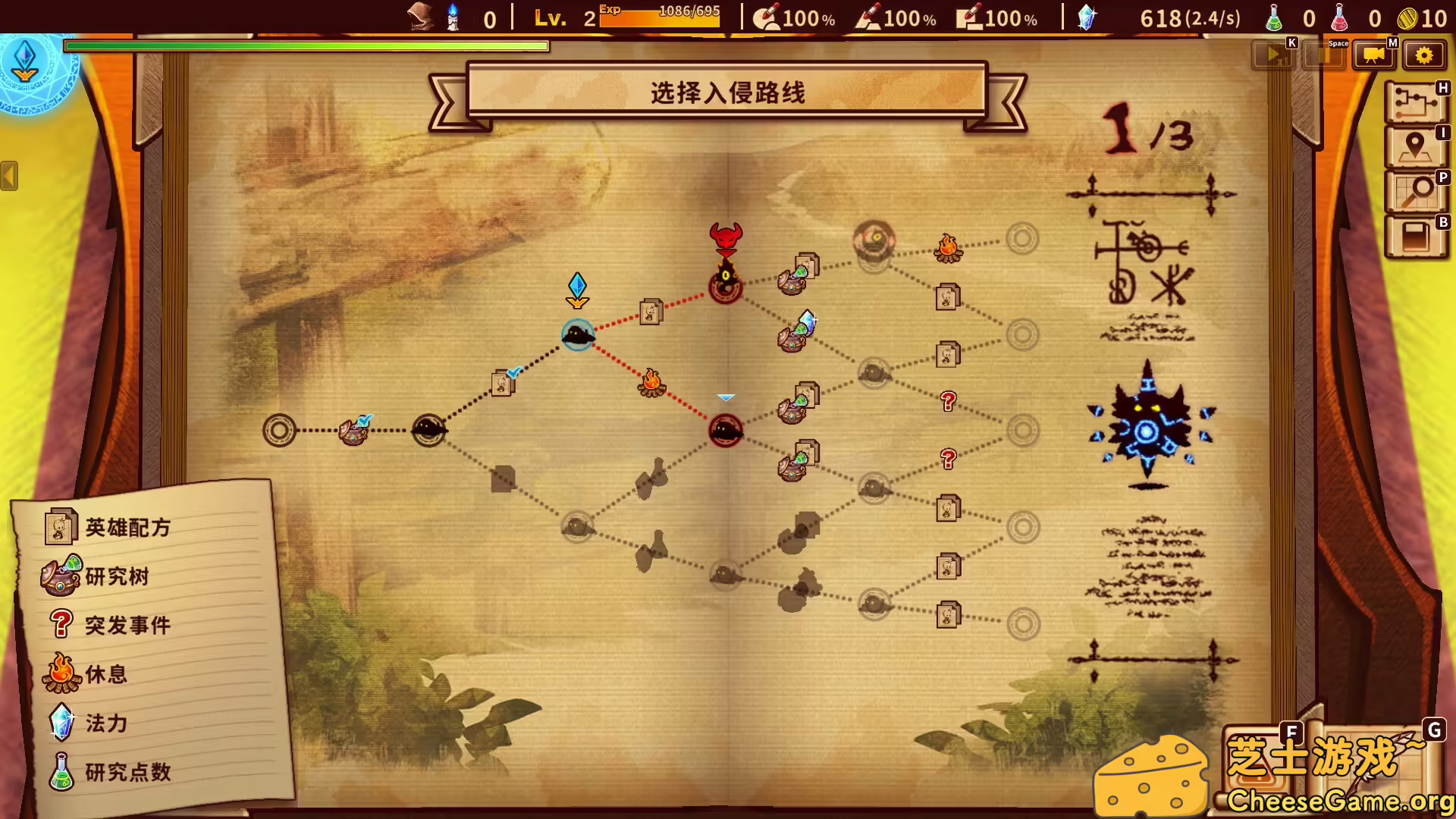The image size is (1456, 819).
Task: Click the camera mode icon labeled M
Action: click(x=1373, y=54)
